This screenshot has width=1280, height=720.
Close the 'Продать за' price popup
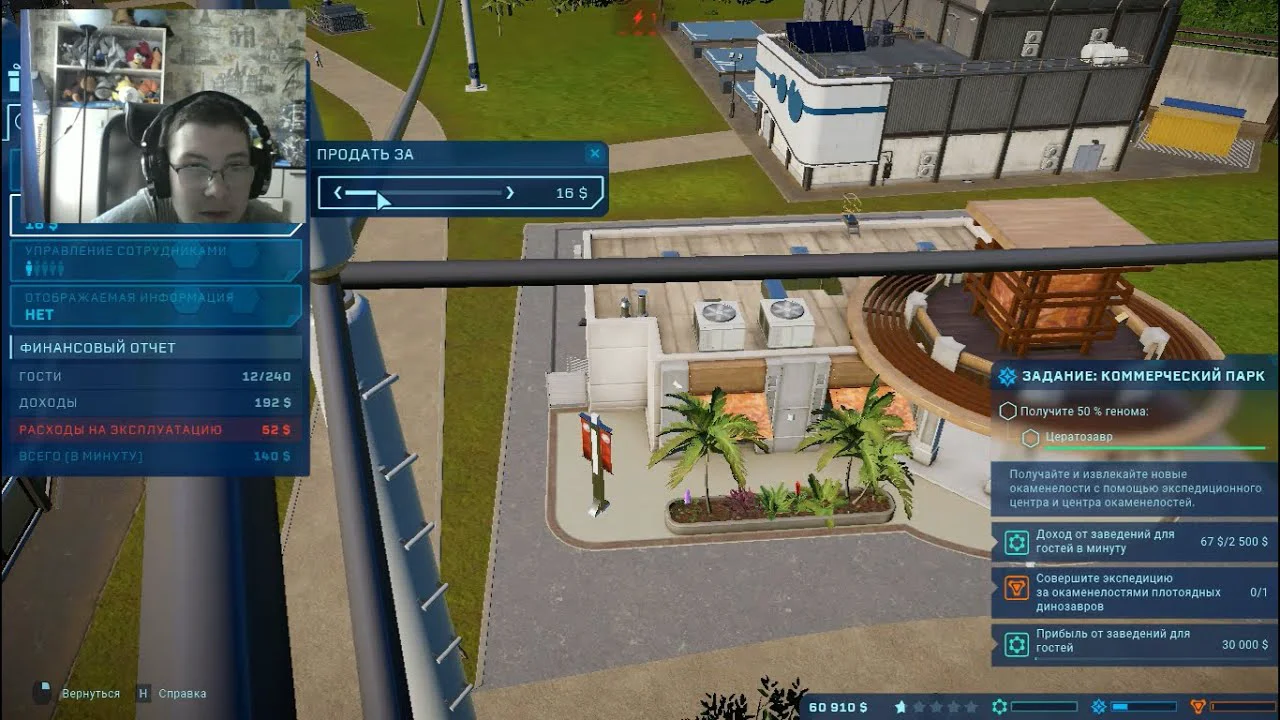(x=595, y=154)
